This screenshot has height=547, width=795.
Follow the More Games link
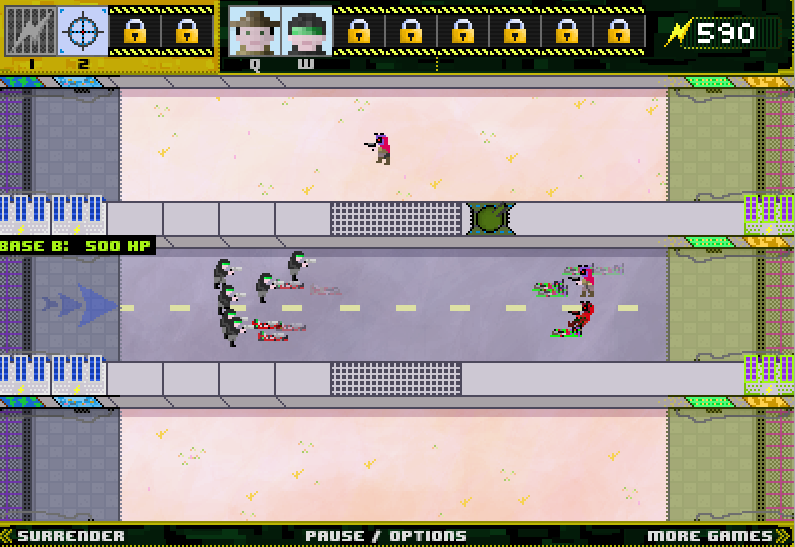tap(711, 536)
